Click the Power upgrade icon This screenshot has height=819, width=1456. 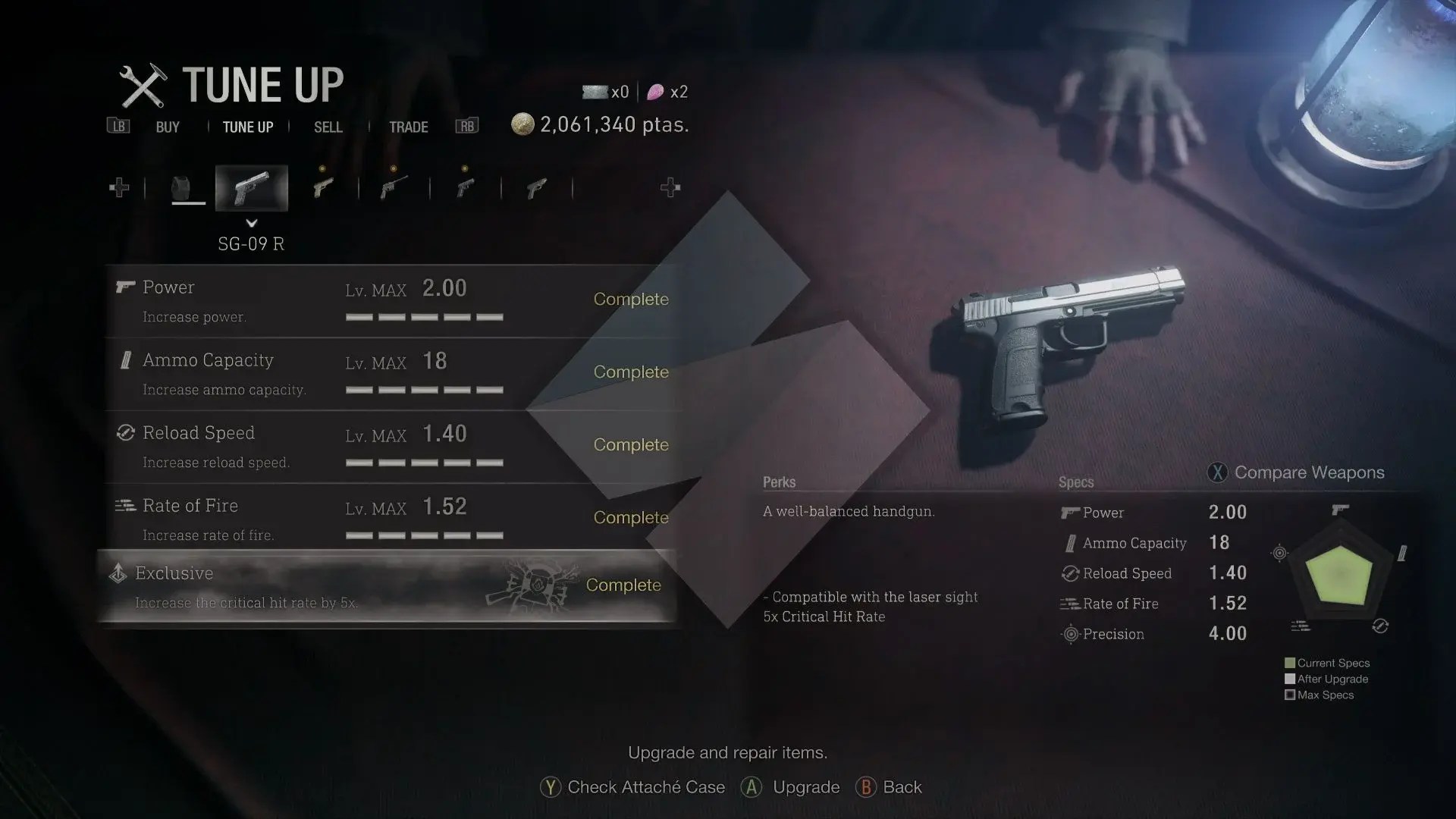[x=126, y=287]
